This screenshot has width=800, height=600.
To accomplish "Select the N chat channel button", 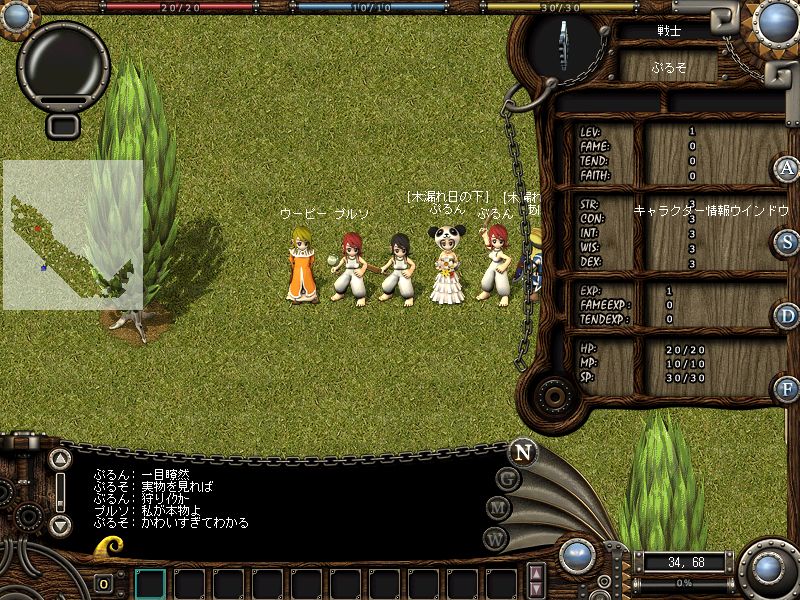I will point(522,451).
